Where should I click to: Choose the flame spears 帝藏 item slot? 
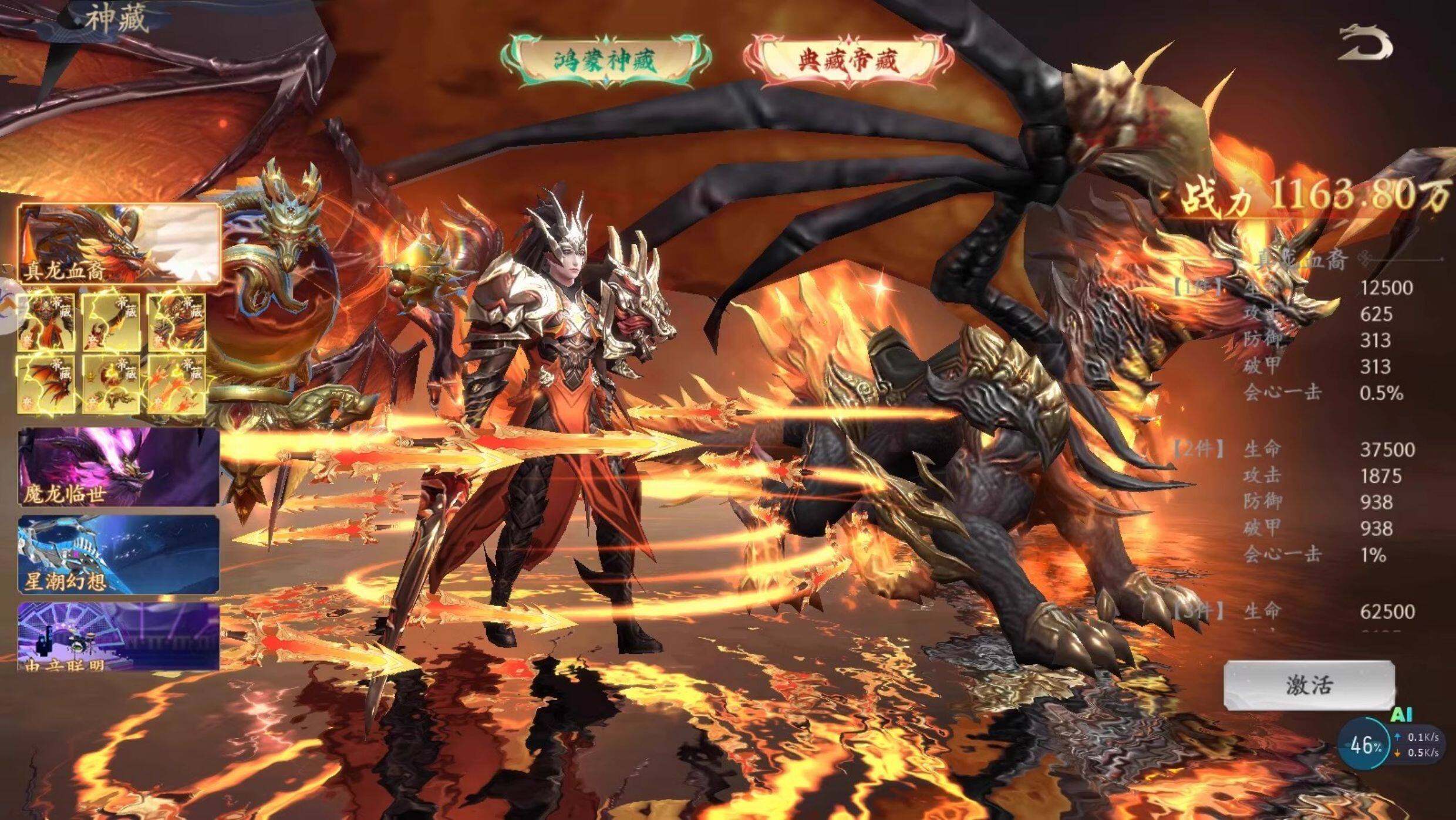[177, 384]
